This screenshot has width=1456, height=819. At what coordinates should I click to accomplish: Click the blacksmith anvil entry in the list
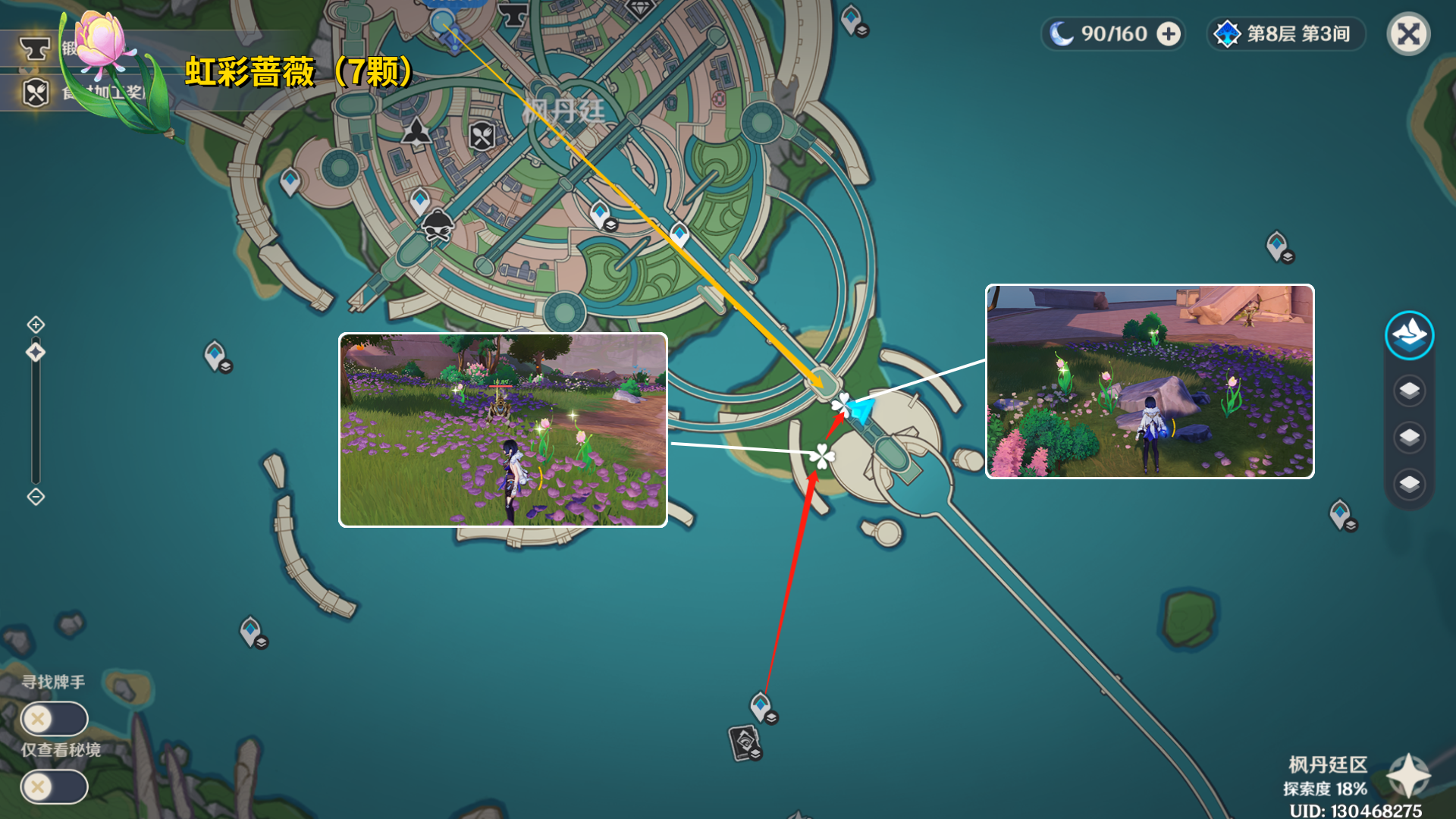point(35,50)
